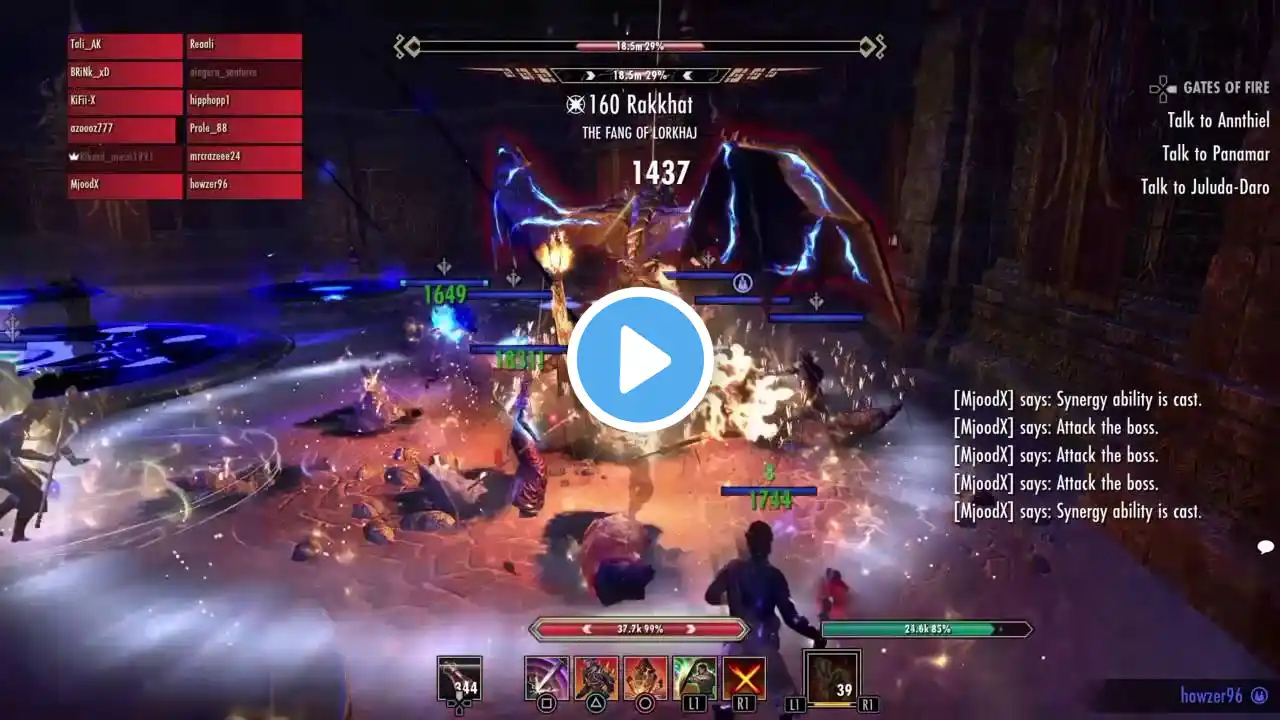Select MjoodX in the group frames
Screen dimensions: 1280x720
(x=125, y=186)
